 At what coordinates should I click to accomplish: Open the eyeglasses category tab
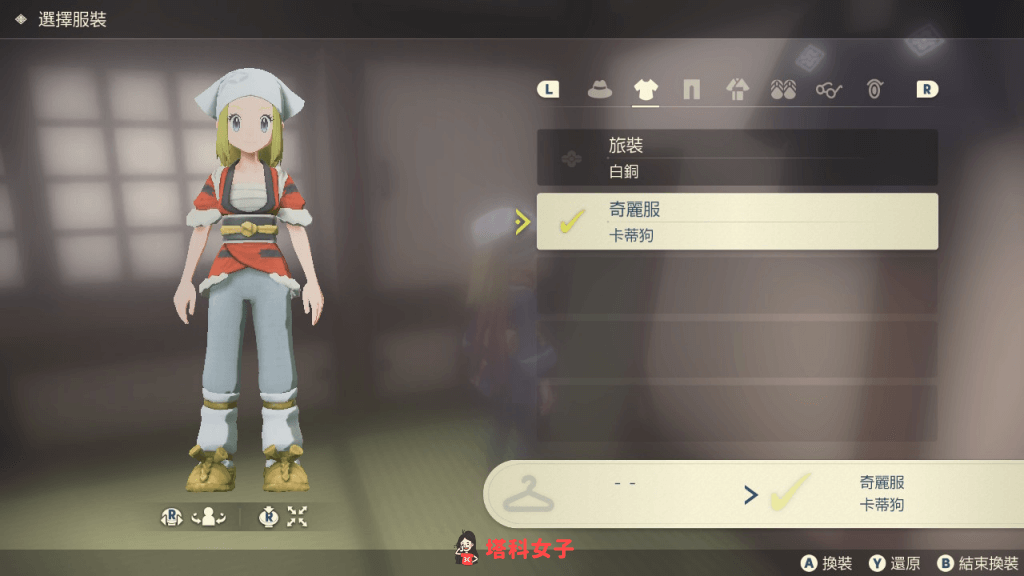coord(829,90)
